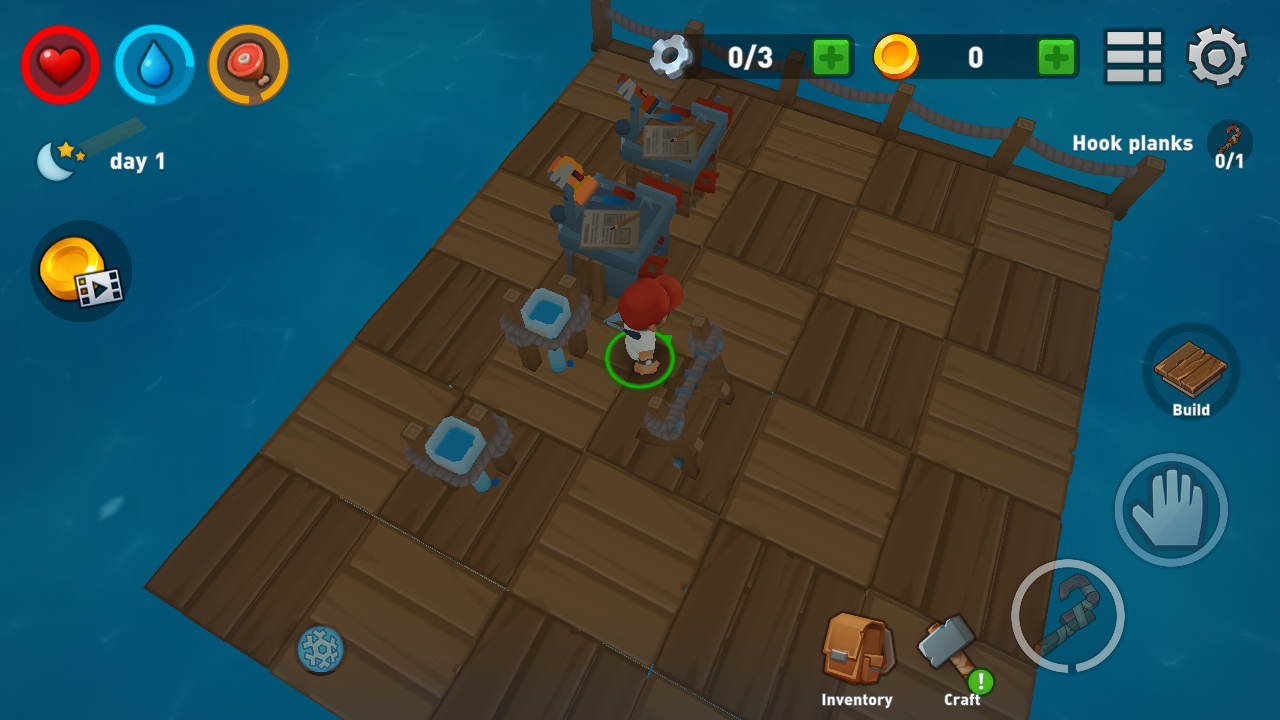Tap the small snowflake button
1280x720 pixels.
(321, 649)
